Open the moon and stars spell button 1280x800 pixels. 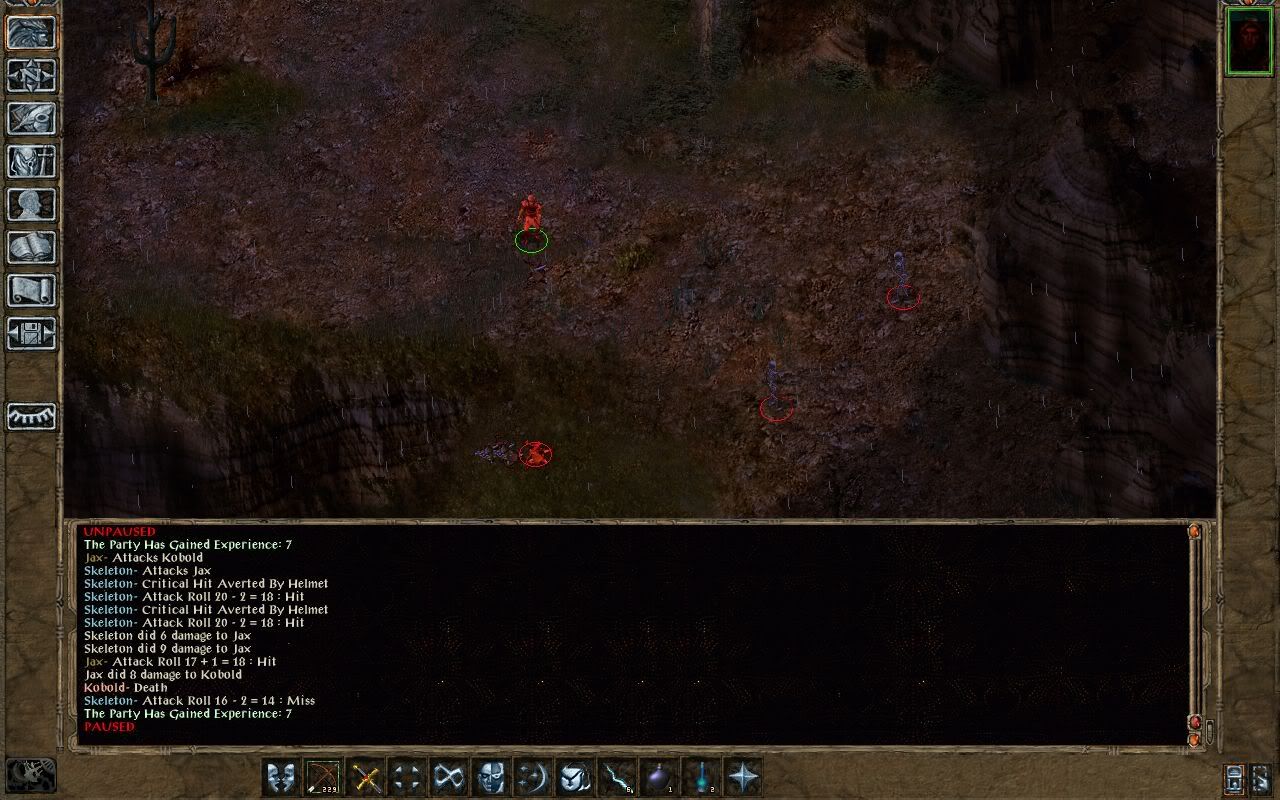(532, 777)
